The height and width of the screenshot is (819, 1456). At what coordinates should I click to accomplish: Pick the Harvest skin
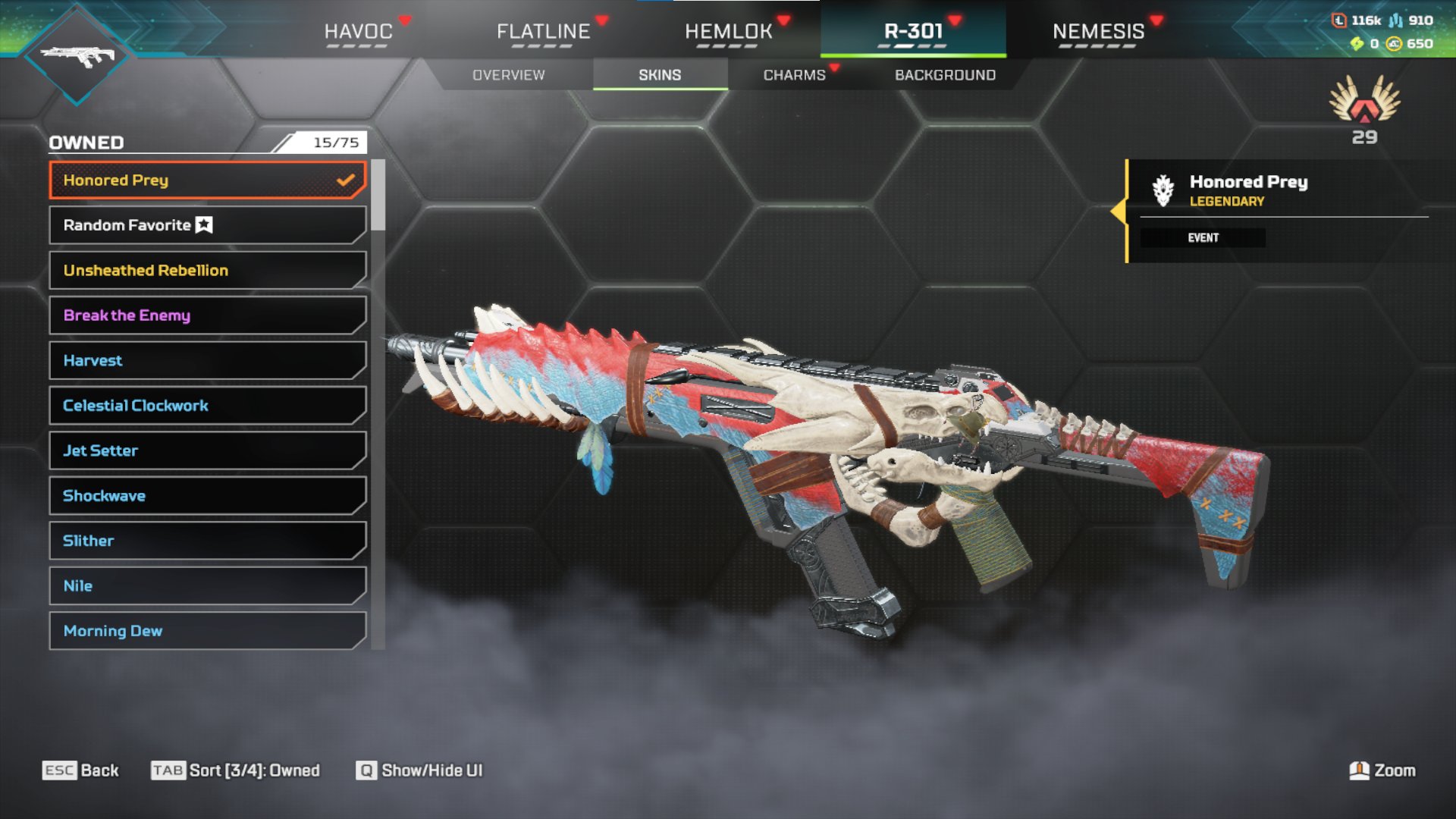tap(207, 360)
